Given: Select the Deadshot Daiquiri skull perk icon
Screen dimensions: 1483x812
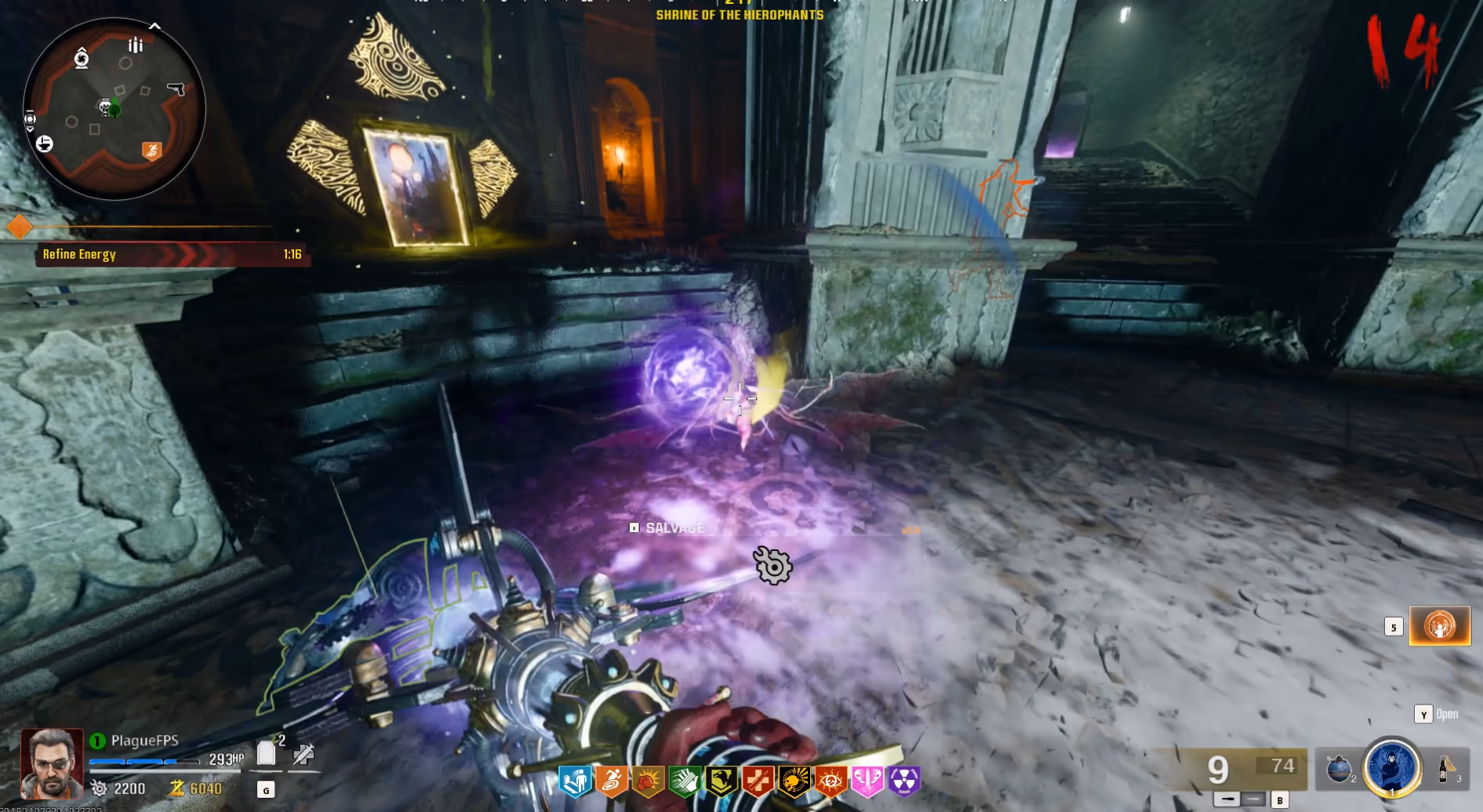Looking at the screenshot, I should point(794,781).
